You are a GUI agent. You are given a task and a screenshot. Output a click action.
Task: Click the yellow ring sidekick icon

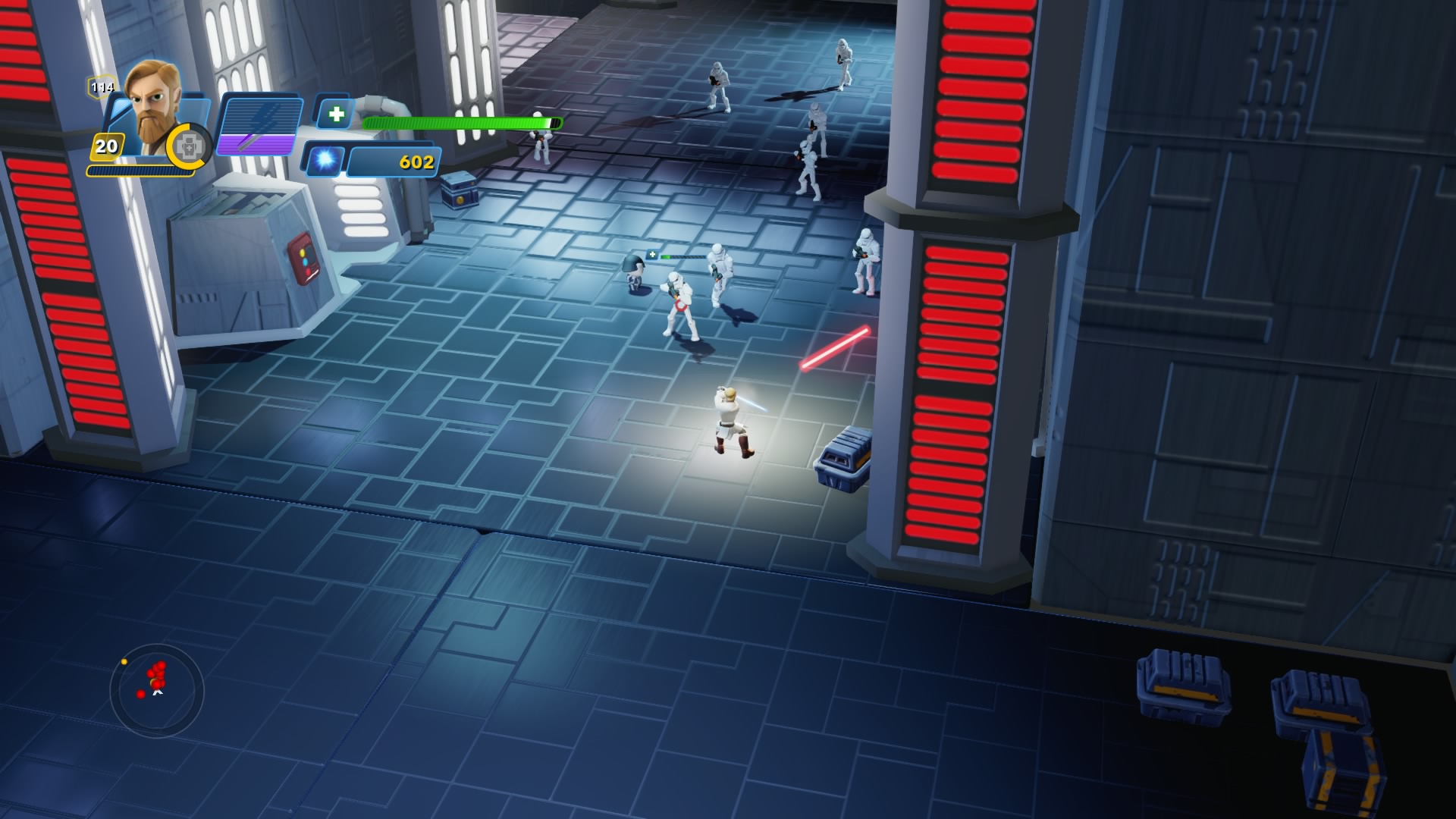[190, 146]
